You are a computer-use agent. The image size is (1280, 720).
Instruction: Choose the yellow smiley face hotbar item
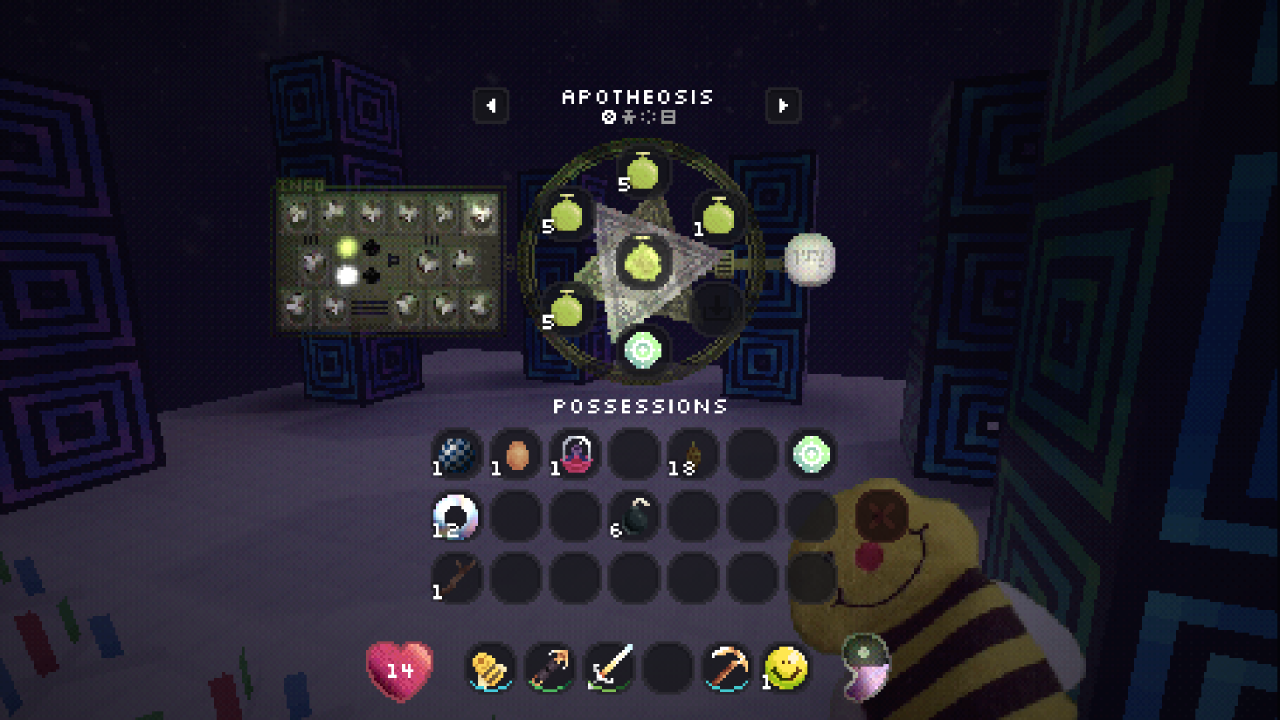786,668
